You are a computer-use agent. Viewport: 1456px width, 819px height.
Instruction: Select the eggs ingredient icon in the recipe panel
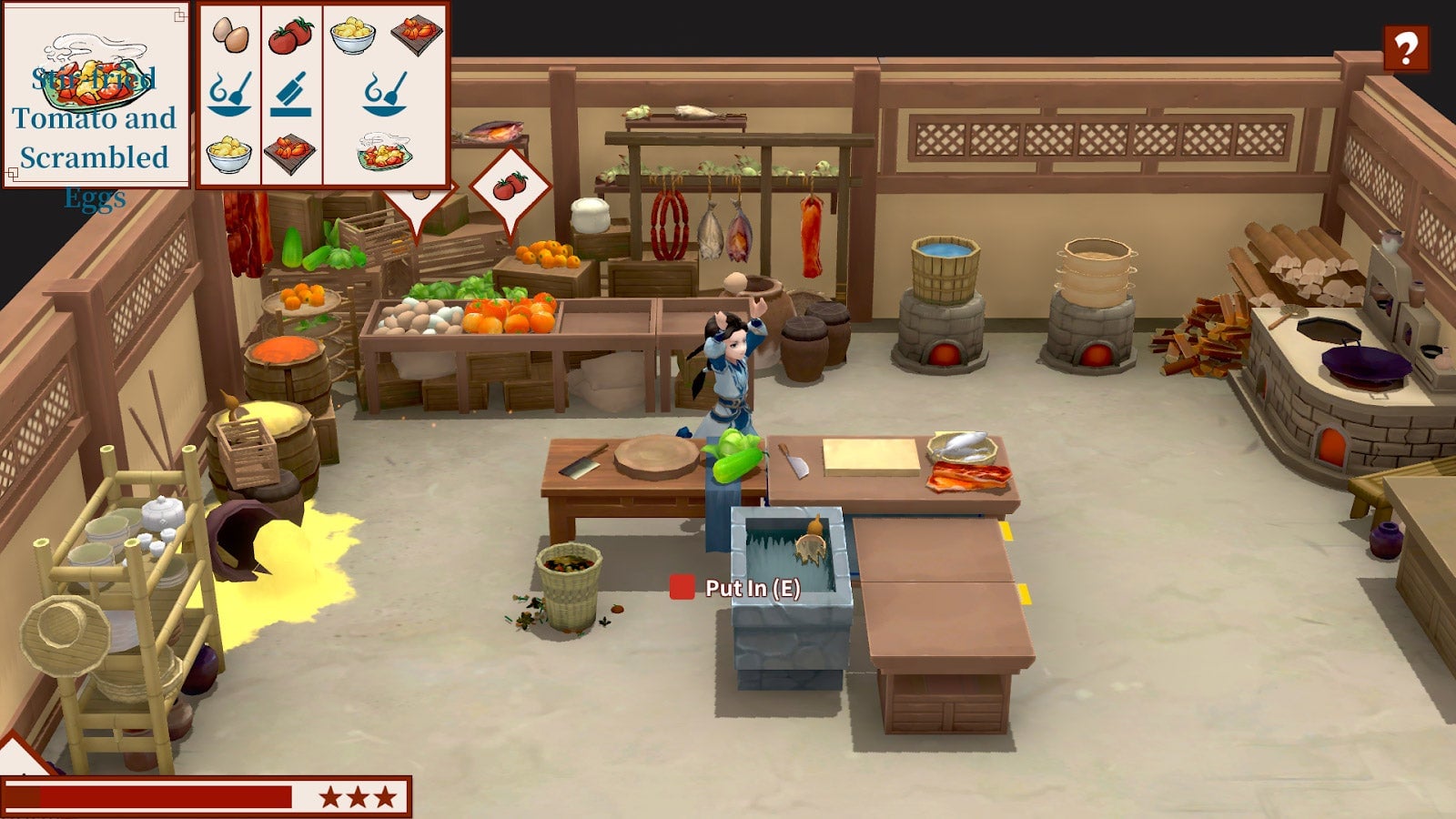point(232,36)
